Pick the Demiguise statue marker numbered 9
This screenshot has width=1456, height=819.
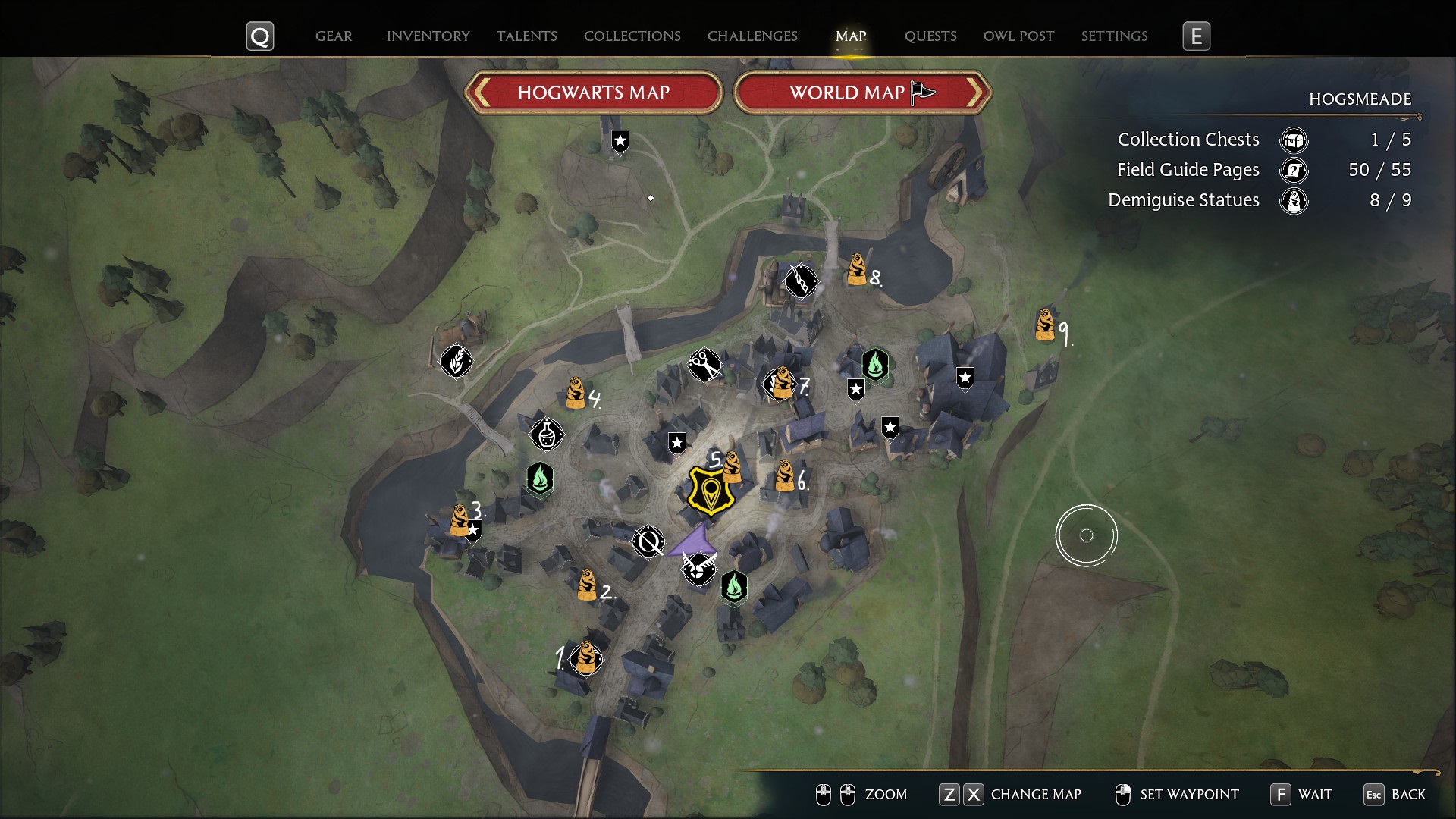coord(1045,325)
